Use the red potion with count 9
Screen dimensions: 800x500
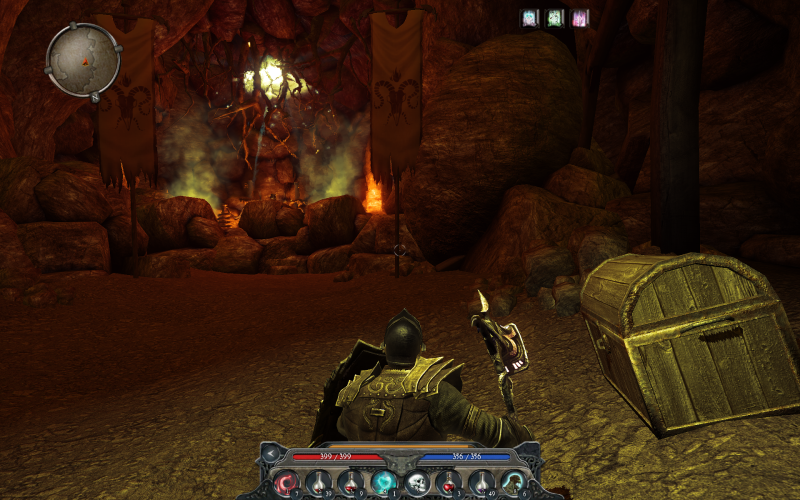(x=351, y=483)
